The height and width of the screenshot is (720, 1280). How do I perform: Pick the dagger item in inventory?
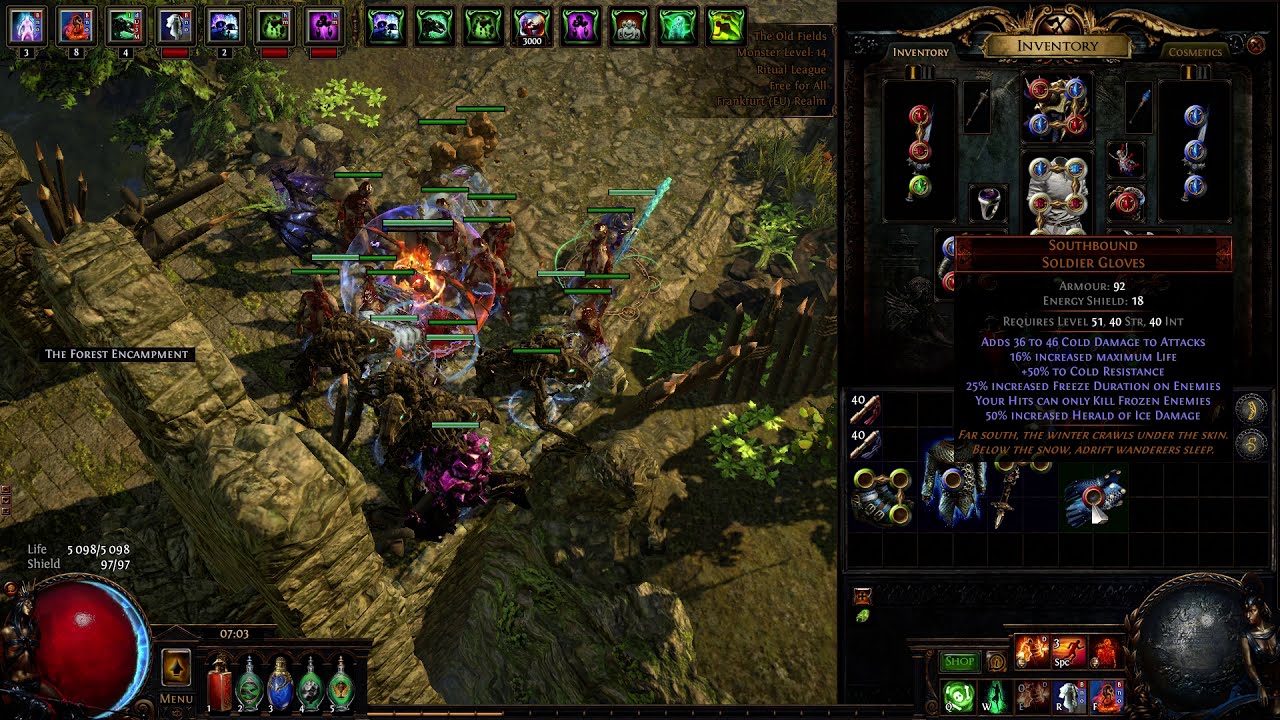click(1005, 494)
